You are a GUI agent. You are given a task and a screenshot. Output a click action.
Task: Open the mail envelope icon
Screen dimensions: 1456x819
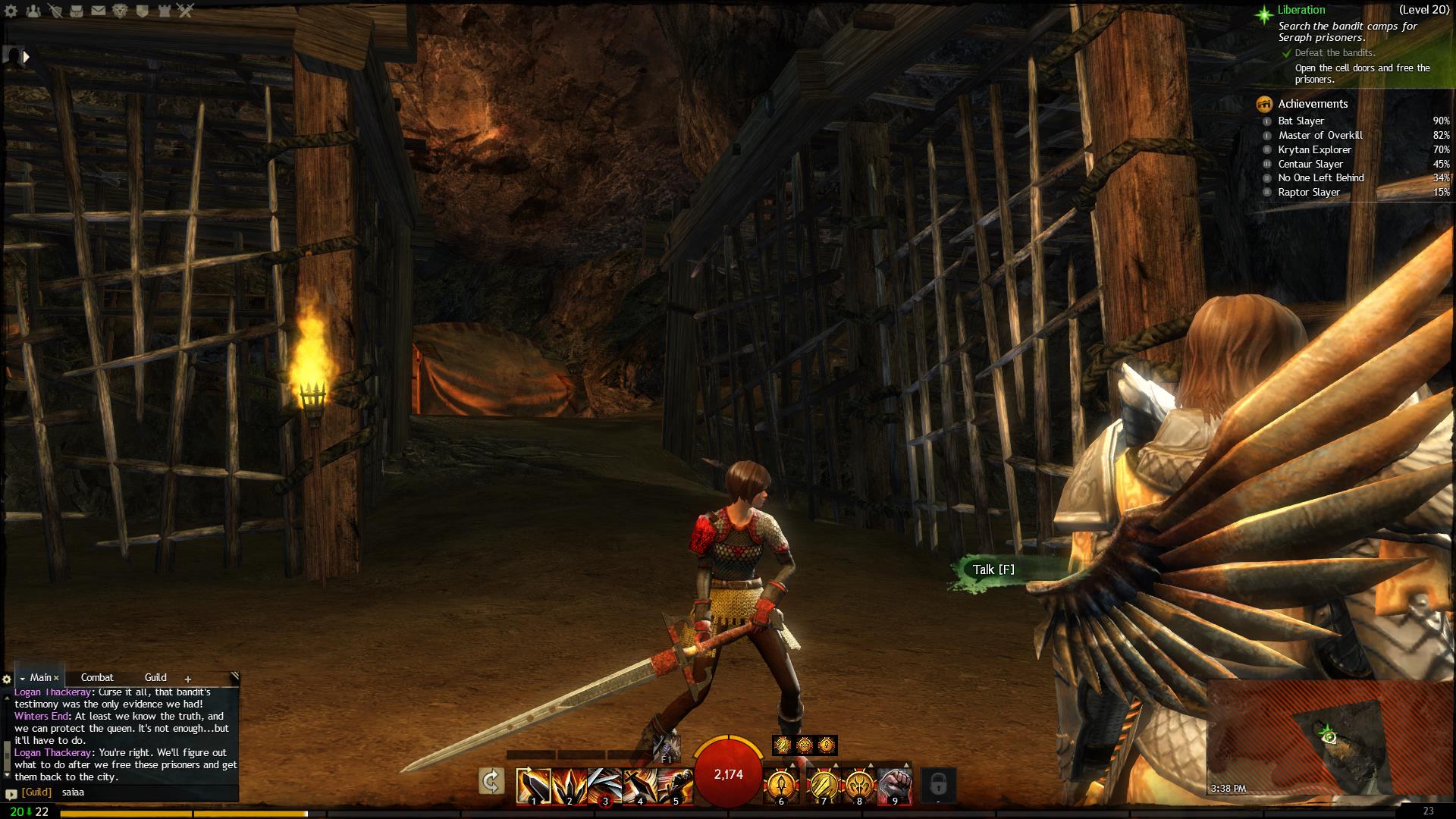tap(99, 11)
